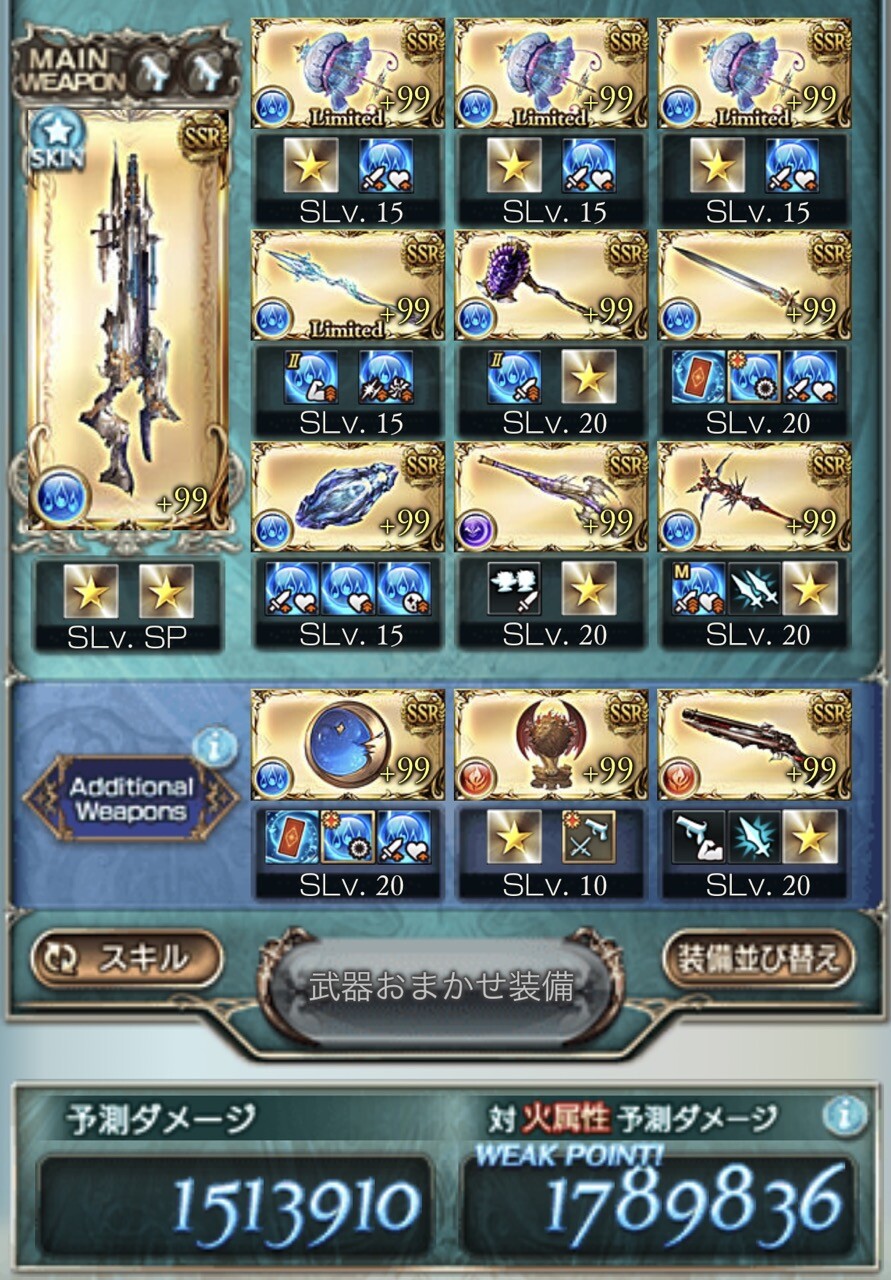Choose the fire-element rifle weapon
The height and width of the screenshot is (1280, 891).
[x=755, y=745]
